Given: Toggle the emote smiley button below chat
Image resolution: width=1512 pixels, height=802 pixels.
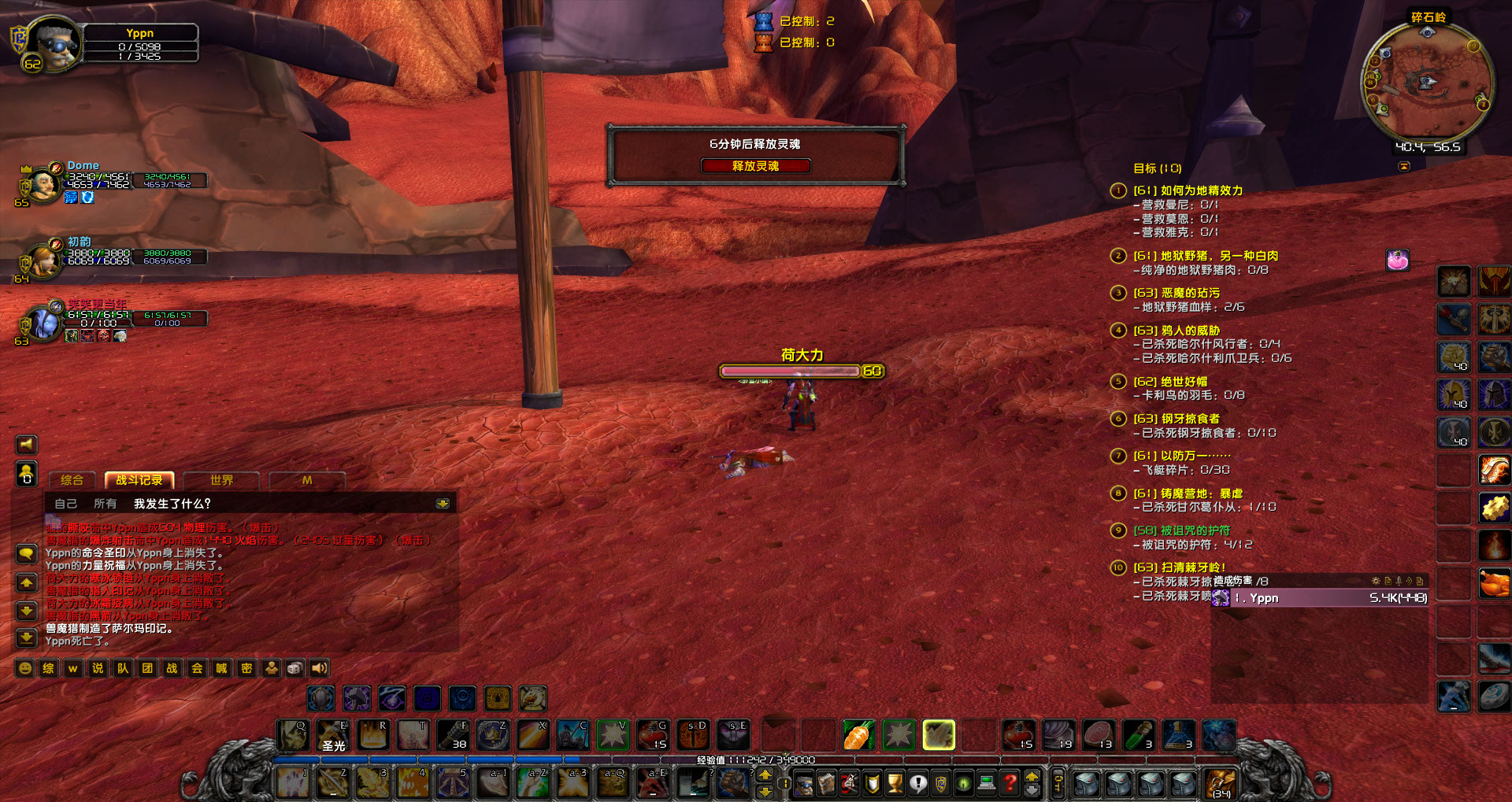Looking at the screenshot, I should [24, 667].
